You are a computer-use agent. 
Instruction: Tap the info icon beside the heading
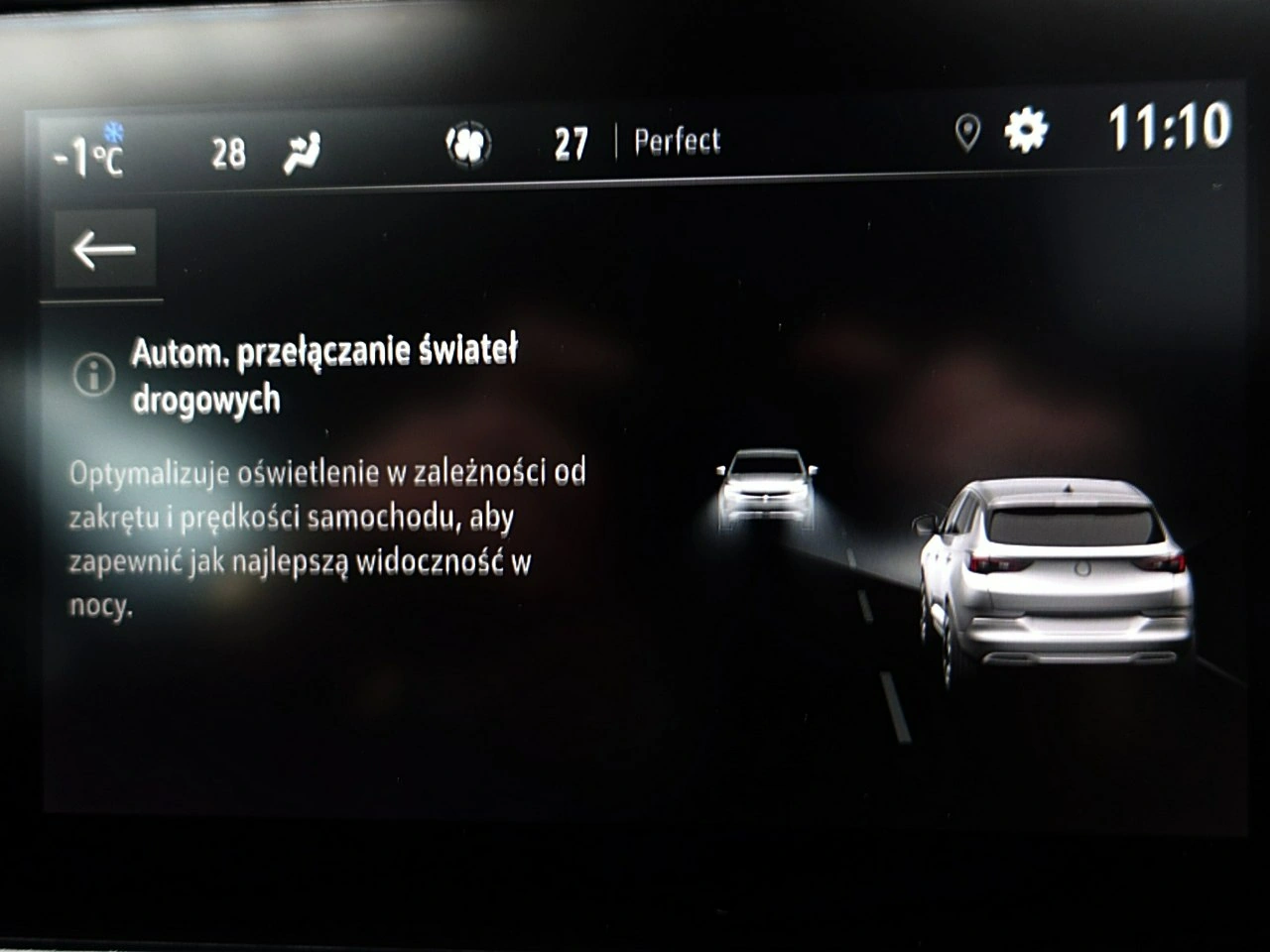[x=94, y=375]
